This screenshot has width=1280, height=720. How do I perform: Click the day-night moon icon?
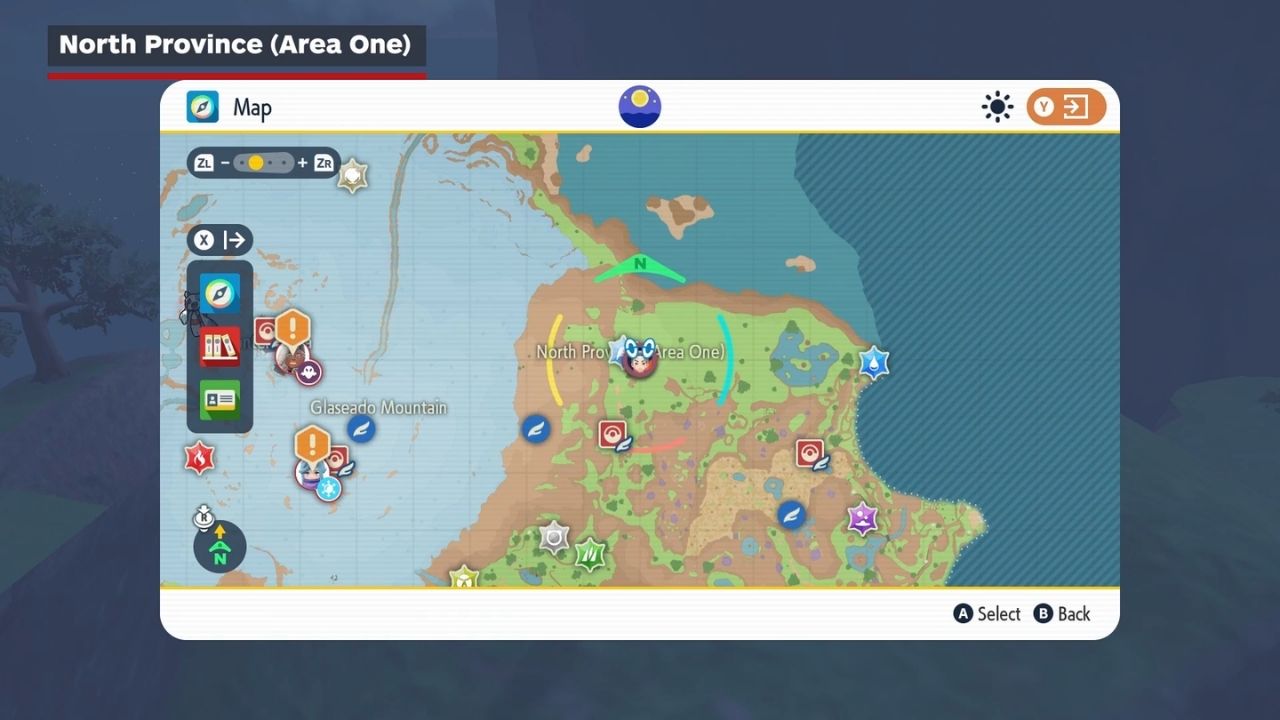pyautogui.click(x=640, y=107)
